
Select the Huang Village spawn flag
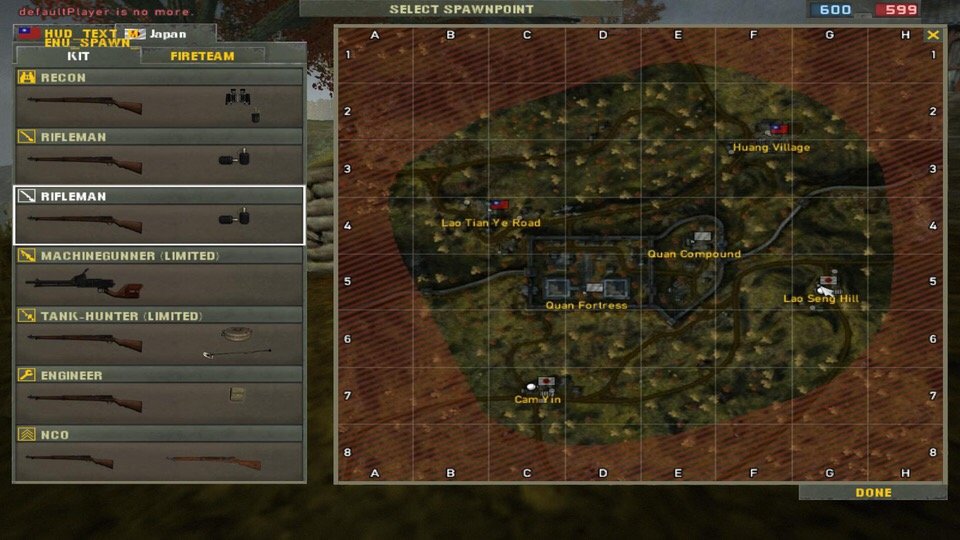click(777, 129)
